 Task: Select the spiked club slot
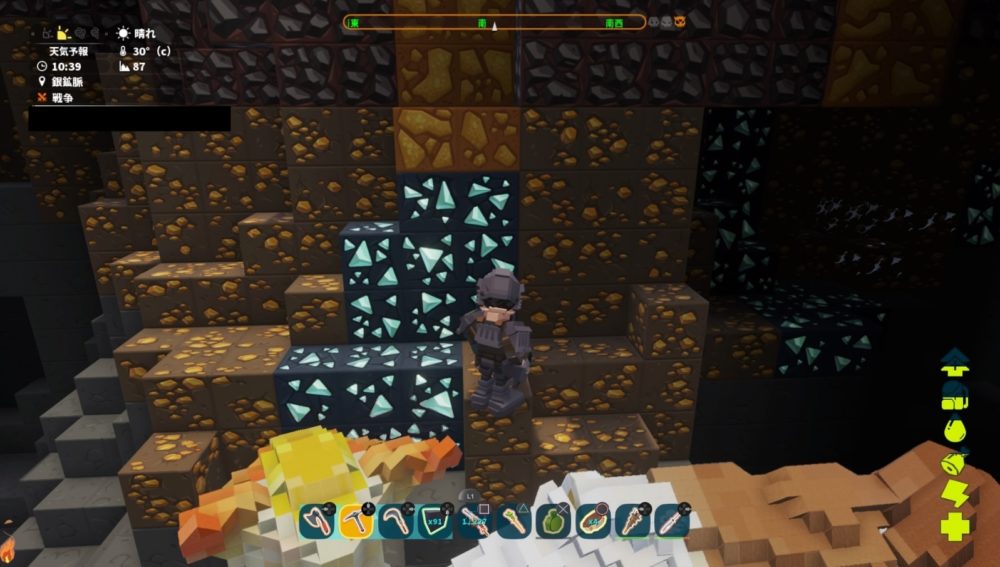click(x=632, y=521)
